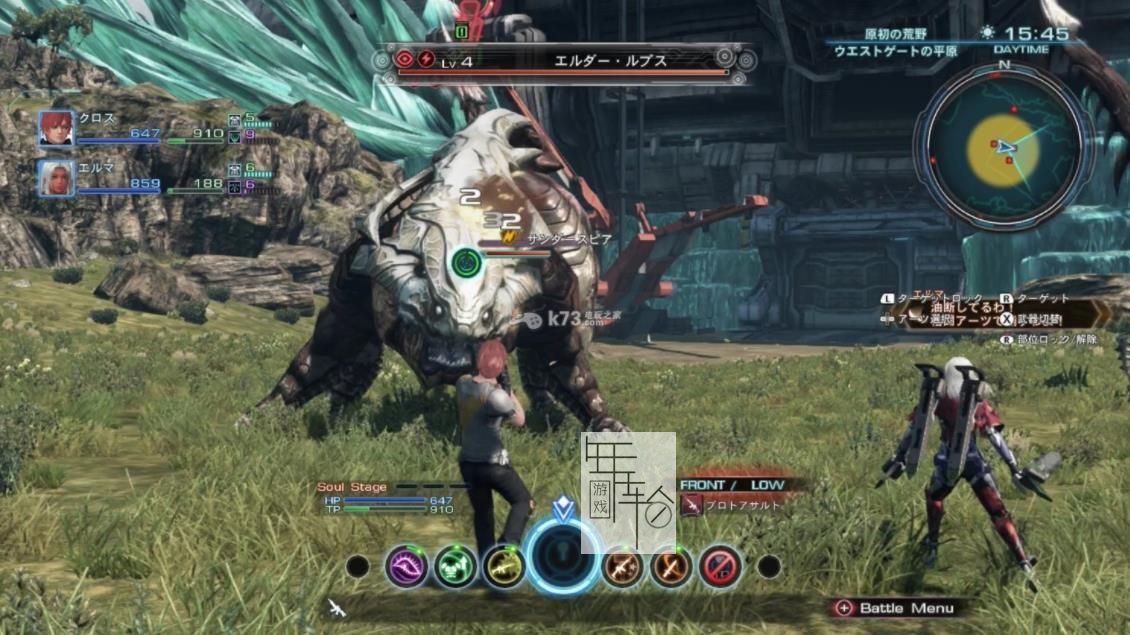Select the red crossed-out disabled art
Screen dimensions: 1130x635
point(719,567)
